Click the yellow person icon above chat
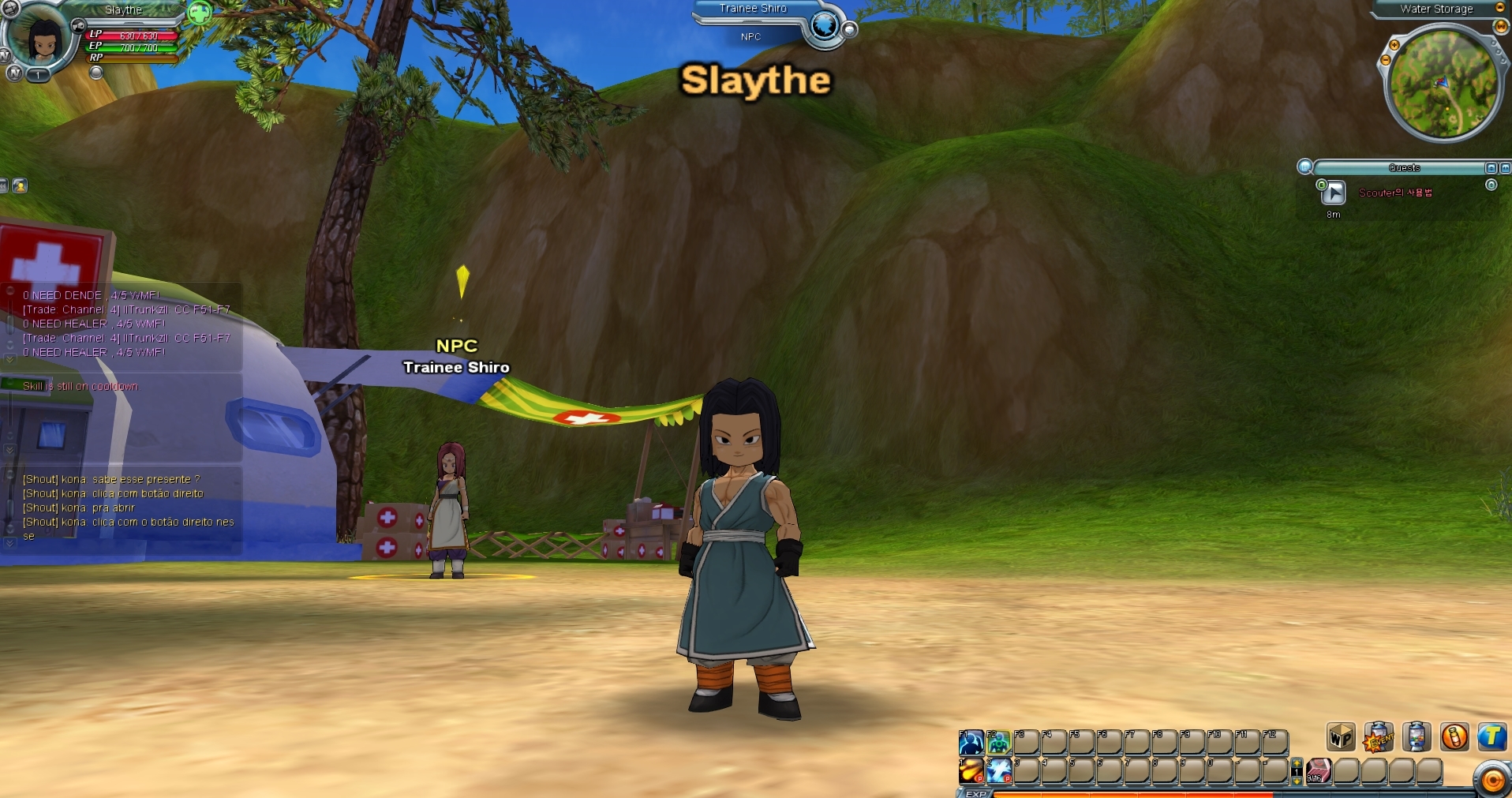This screenshot has width=1512, height=798. (20, 185)
